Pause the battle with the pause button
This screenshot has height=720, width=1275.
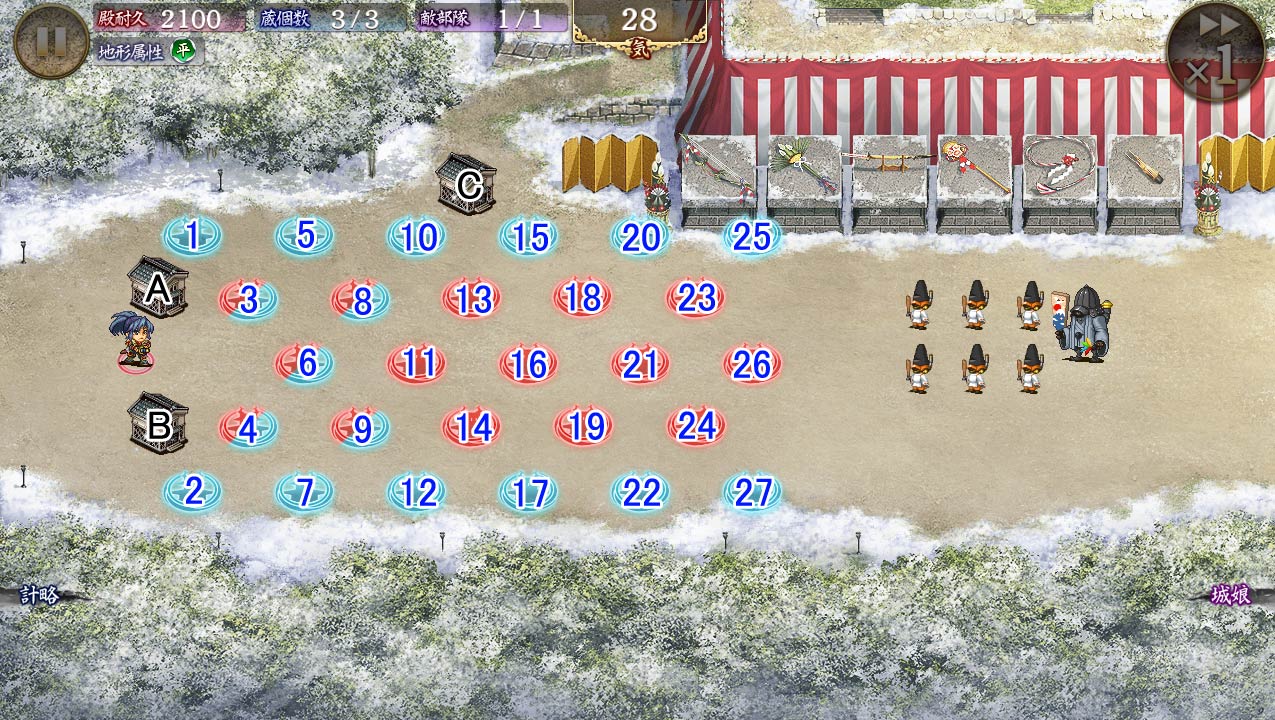pos(51,41)
